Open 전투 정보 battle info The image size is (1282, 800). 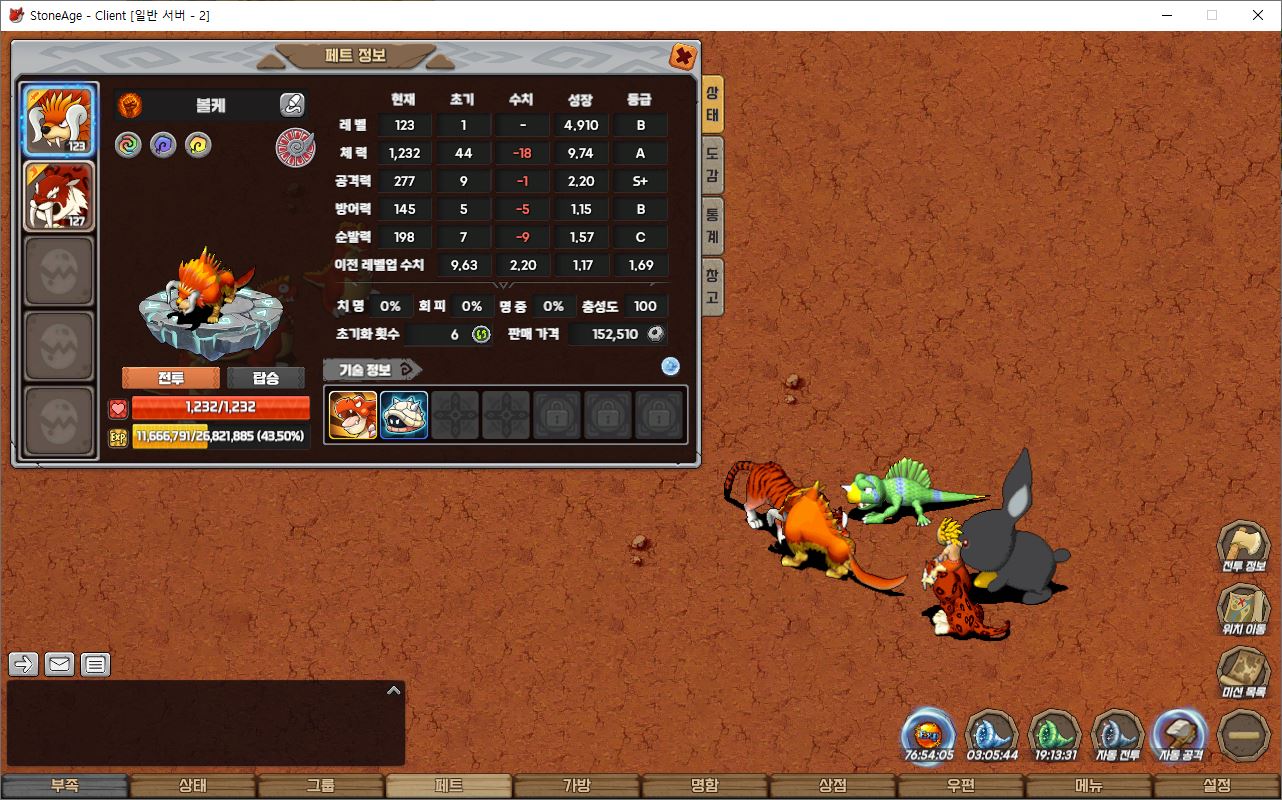pos(1243,548)
